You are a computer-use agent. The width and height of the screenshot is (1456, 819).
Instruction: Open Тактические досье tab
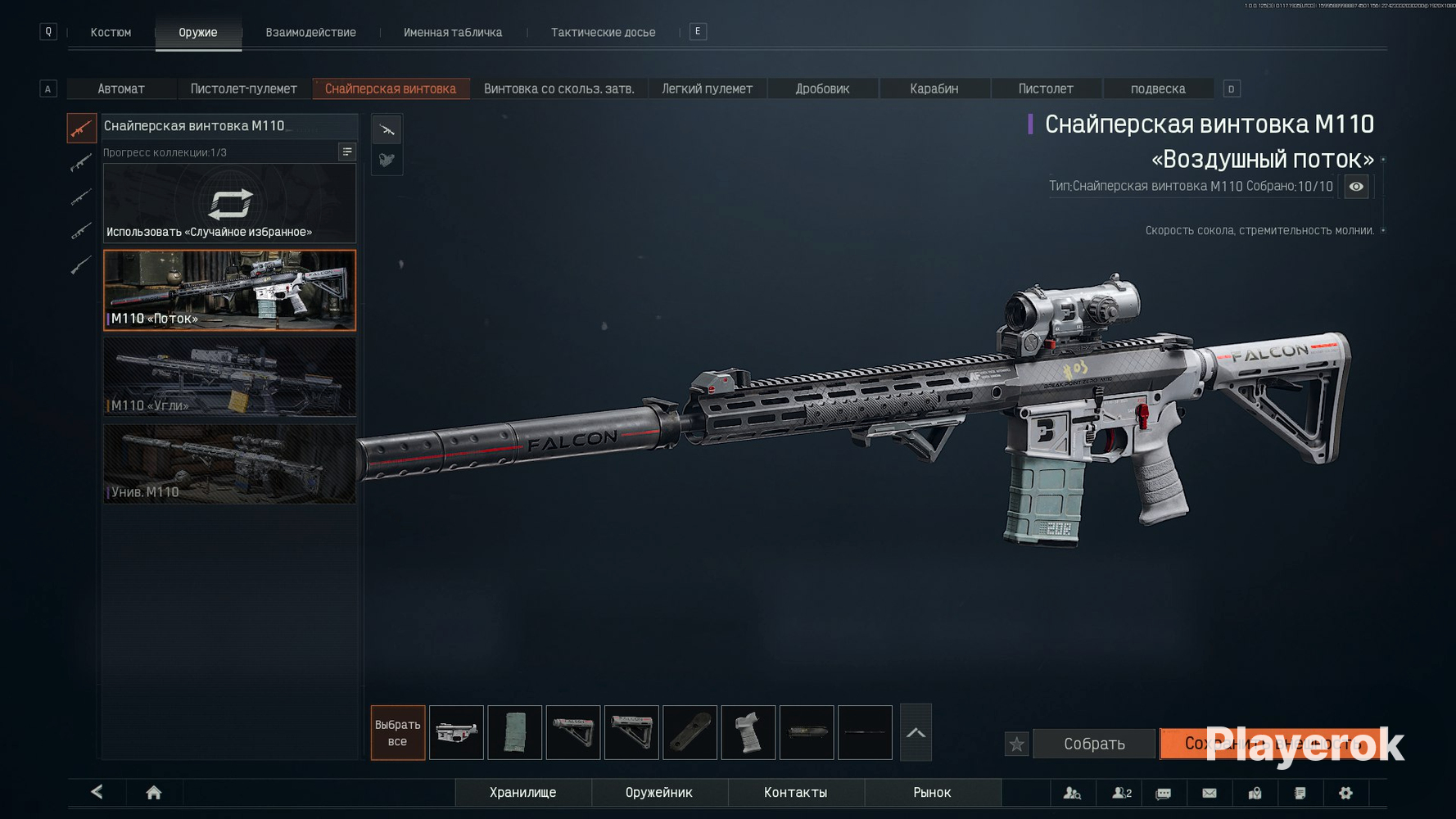603,33
